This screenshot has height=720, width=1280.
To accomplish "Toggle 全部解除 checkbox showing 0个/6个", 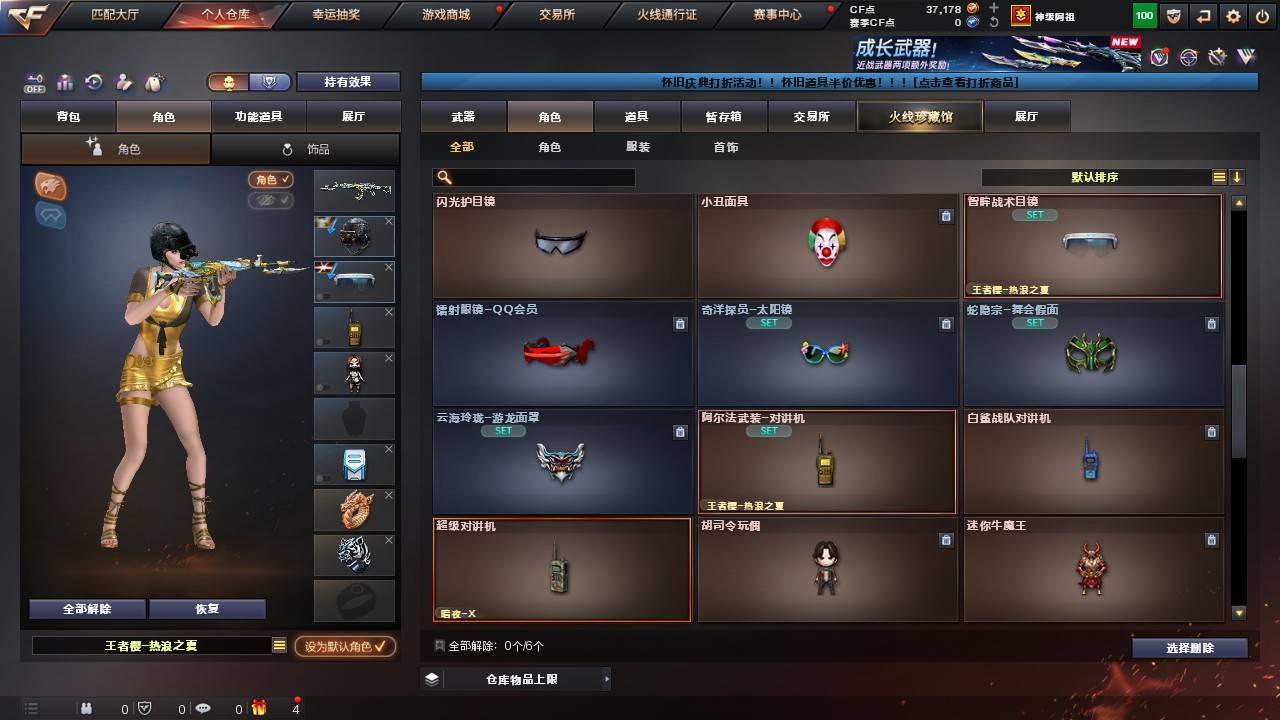I will pyautogui.click(x=440, y=646).
